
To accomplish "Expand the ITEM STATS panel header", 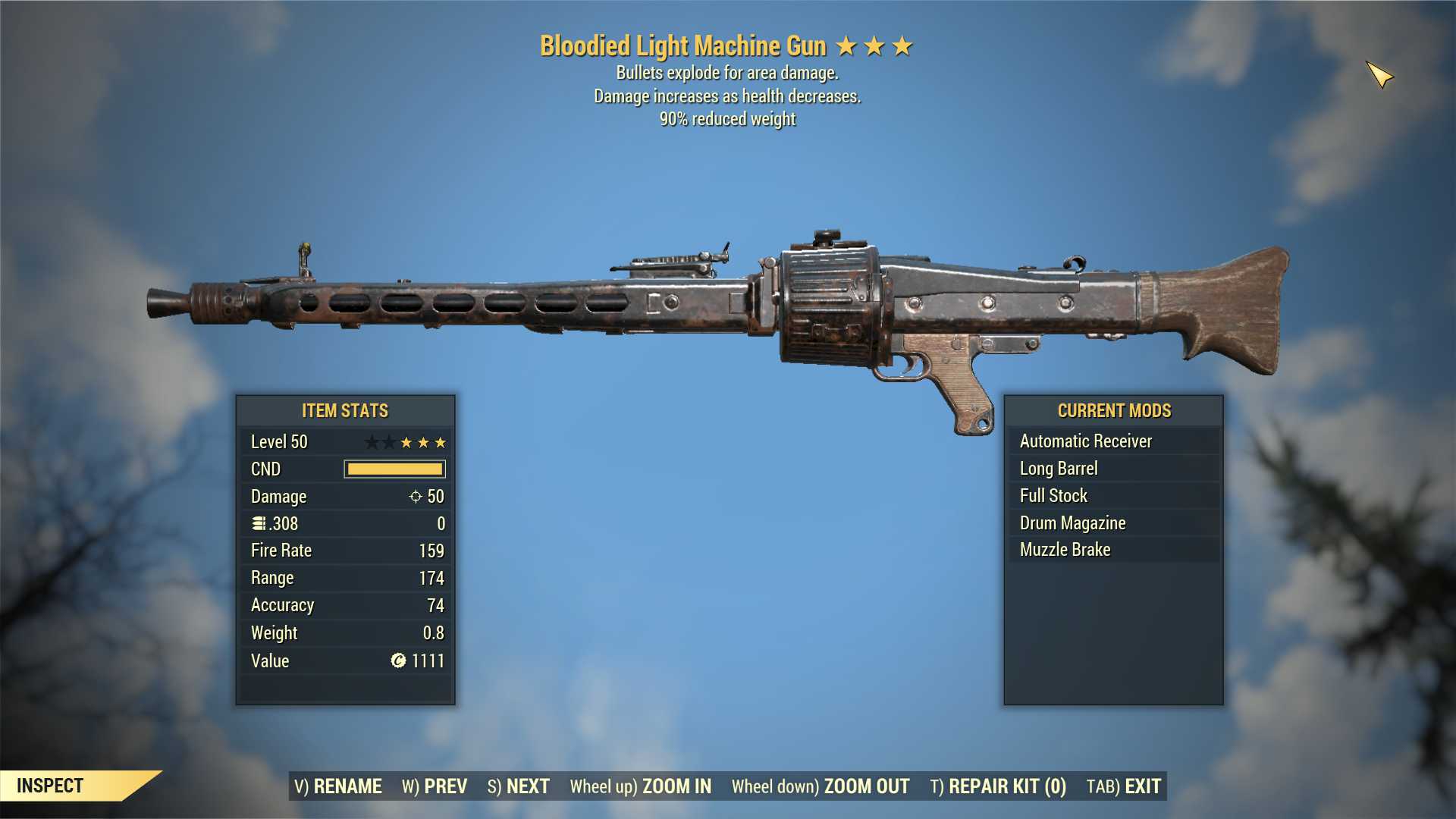I will [x=344, y=410].
